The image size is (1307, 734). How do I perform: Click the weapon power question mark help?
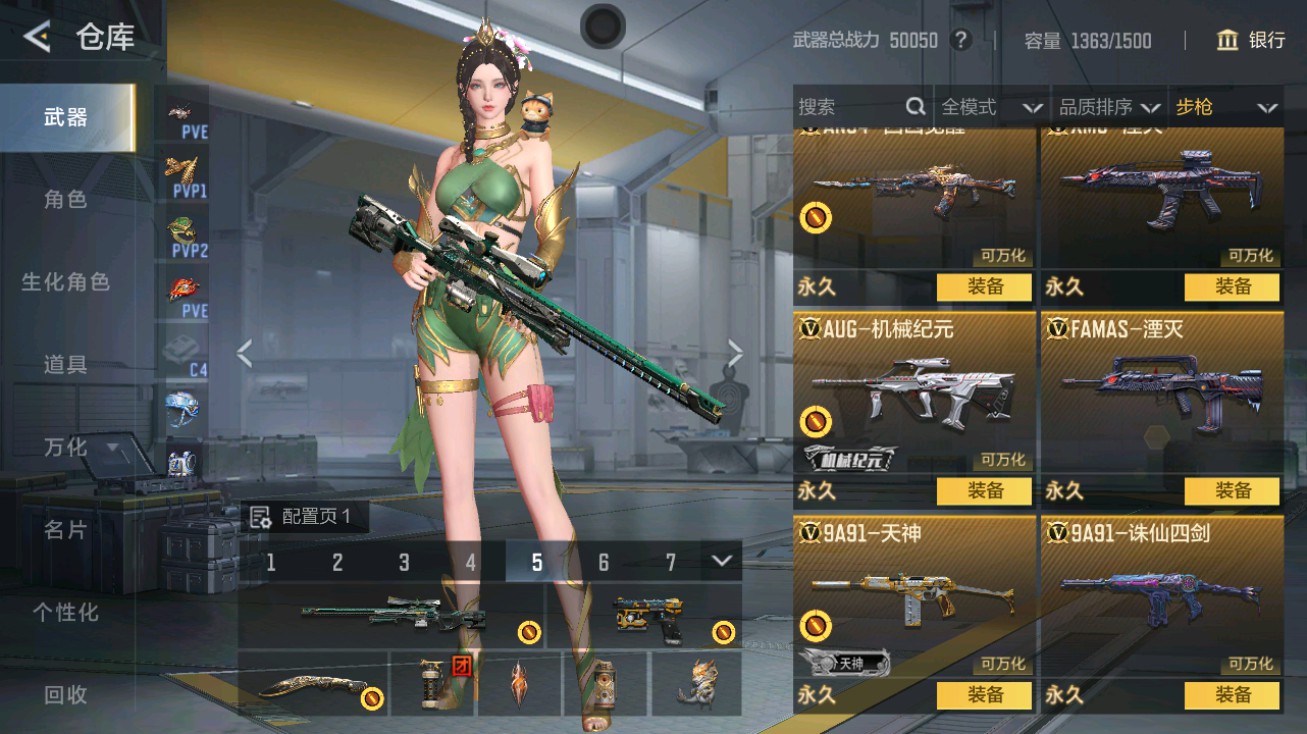(961, 40)
